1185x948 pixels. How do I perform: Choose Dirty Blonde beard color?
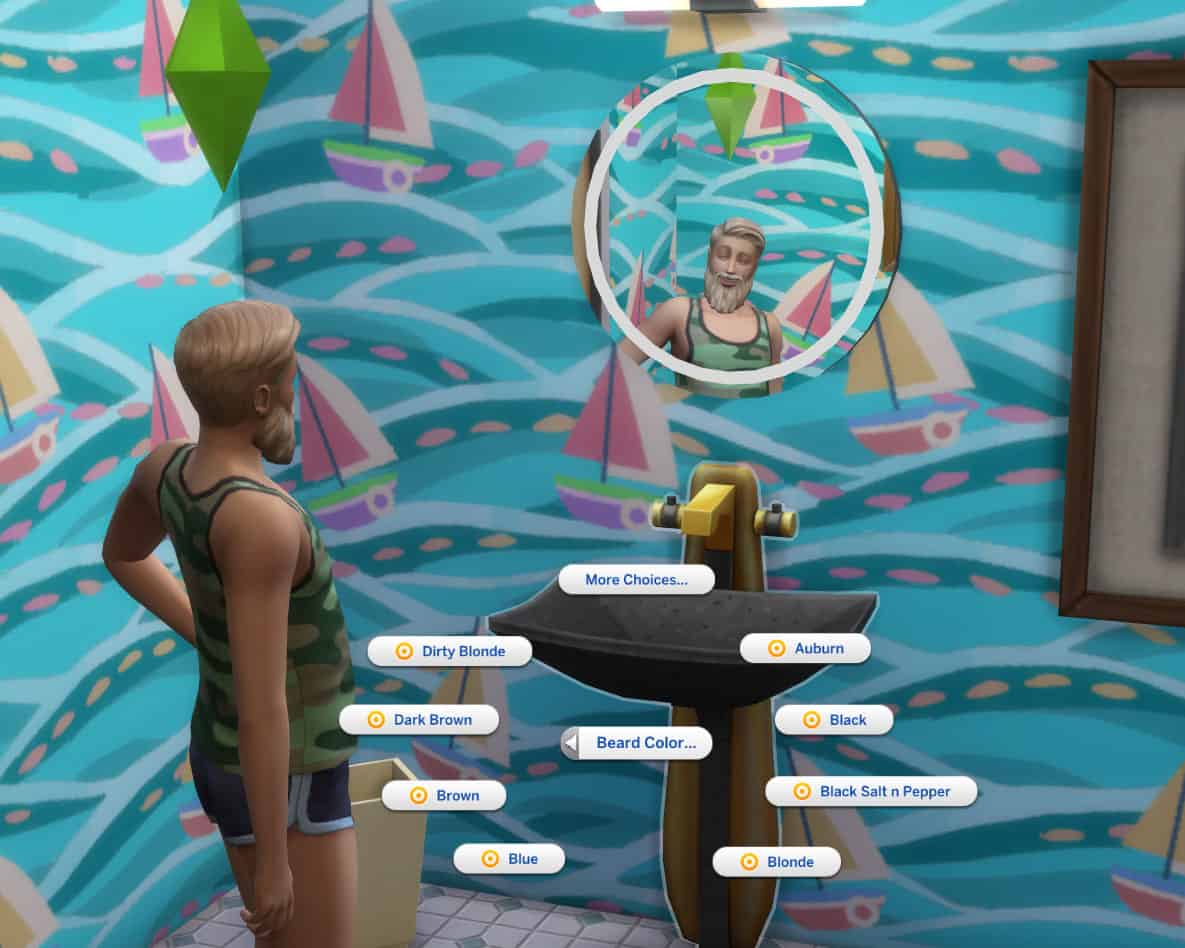pos(450,651)
